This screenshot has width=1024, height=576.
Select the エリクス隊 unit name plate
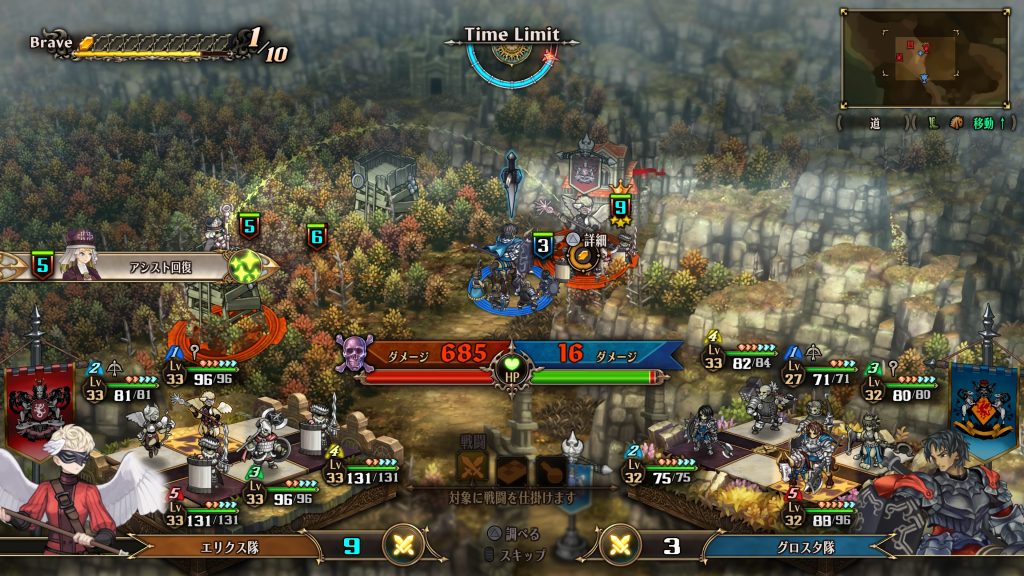tap(228, 547)
